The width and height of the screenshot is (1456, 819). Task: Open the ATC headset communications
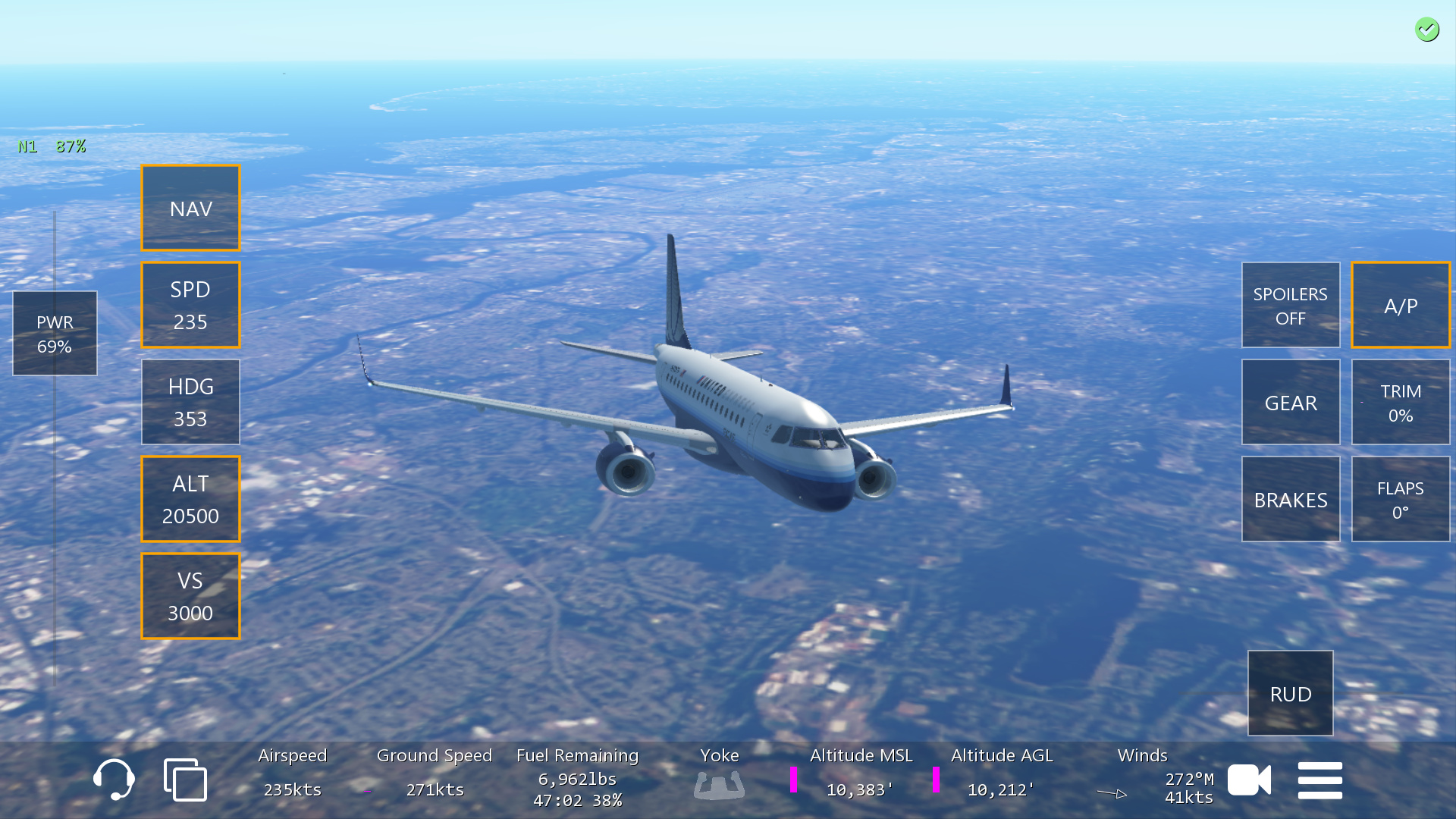tap(114, 780)
